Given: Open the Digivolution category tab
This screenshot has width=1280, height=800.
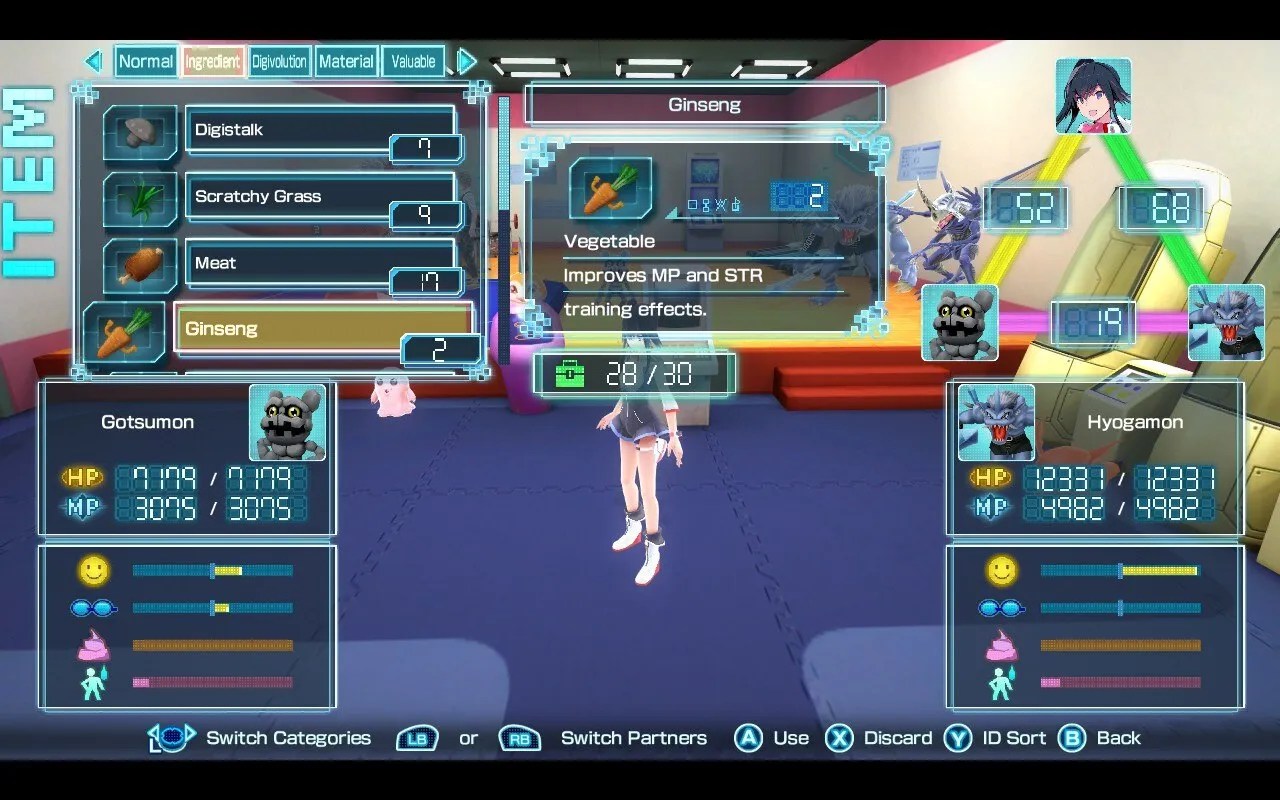Looking at the screenshot, I should [279, 61].
